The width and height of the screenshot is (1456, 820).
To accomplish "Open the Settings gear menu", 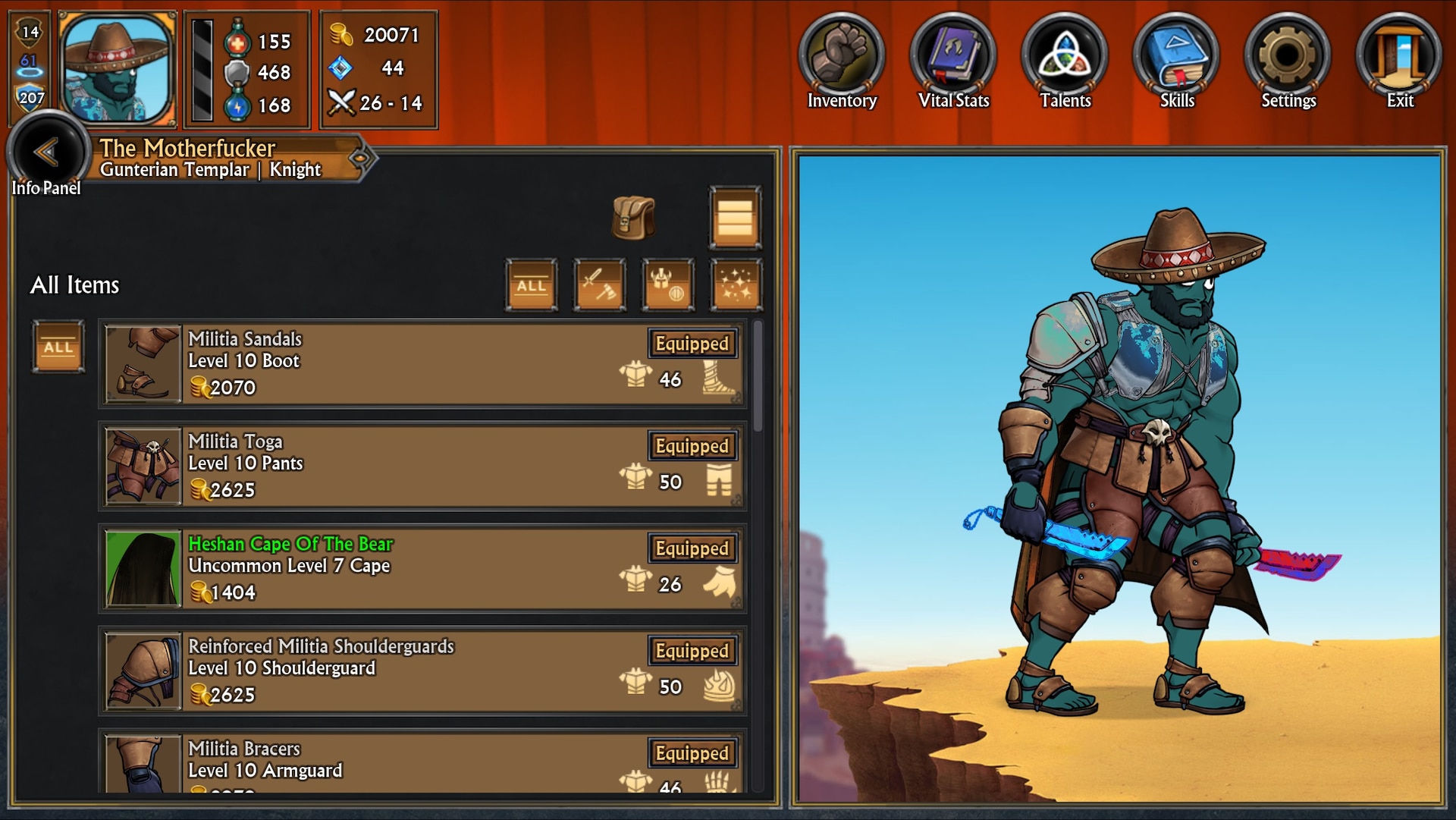I will point(1288,58).
